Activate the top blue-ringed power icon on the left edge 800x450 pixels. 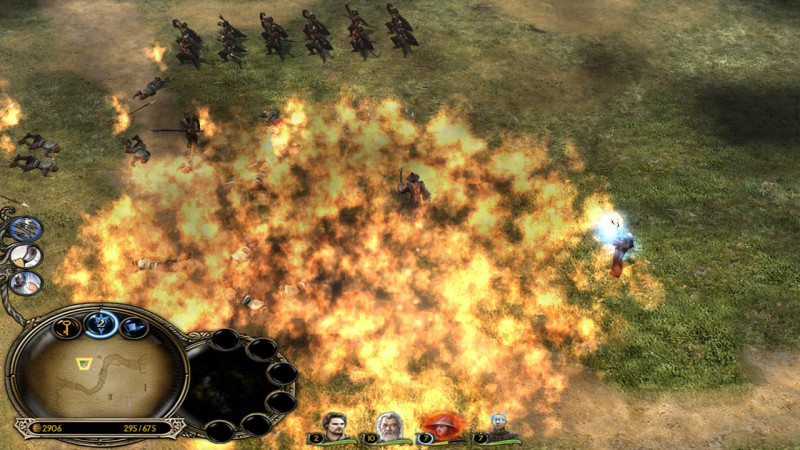point(25,229)
